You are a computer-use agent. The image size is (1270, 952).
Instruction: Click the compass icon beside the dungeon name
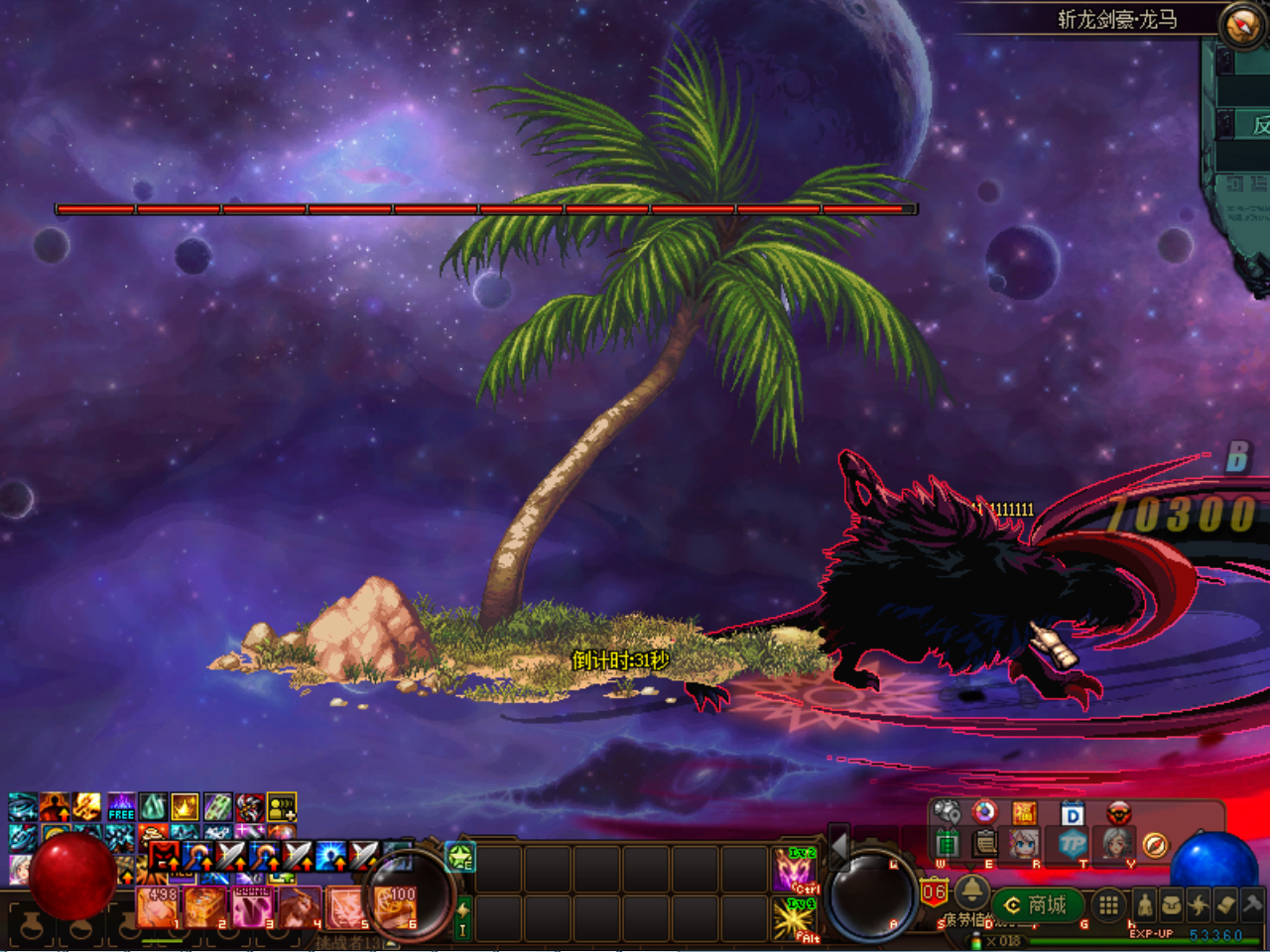click(x=1241, y=26)
